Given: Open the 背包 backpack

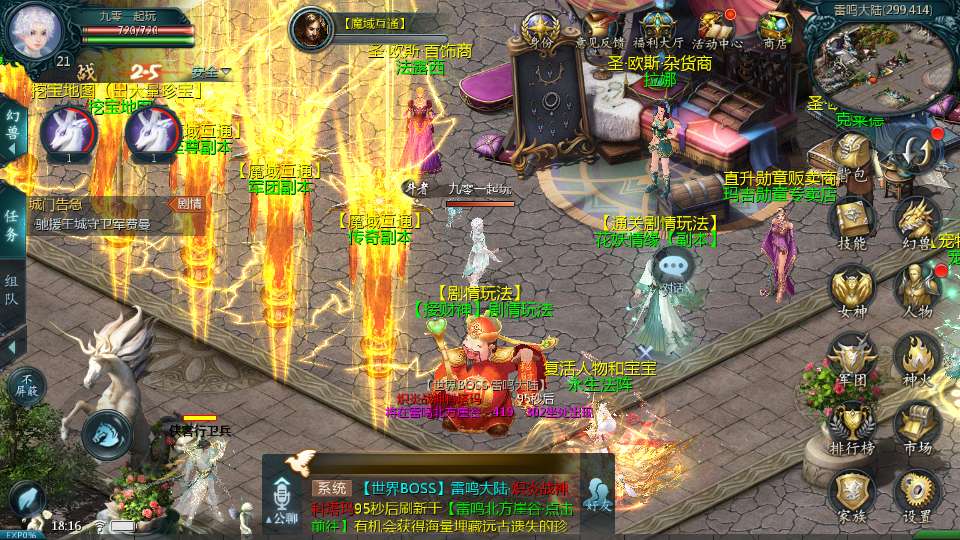Looking at the screenshot, I should tap(851, 156).
